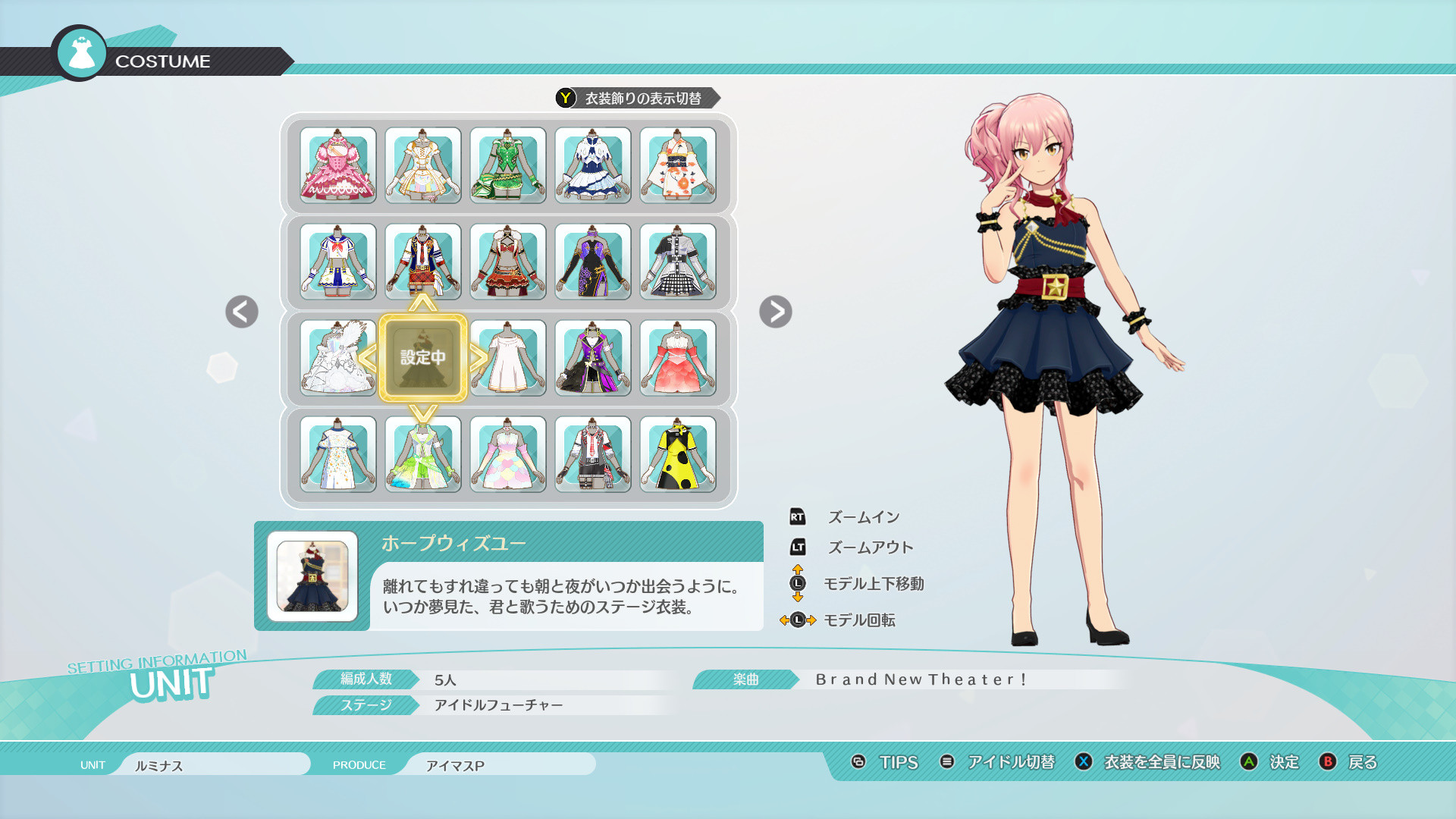The width and height of the screenshot is (1456, 819).
Task: Select the white kimono costume icon
Action: tap(677, 165)
